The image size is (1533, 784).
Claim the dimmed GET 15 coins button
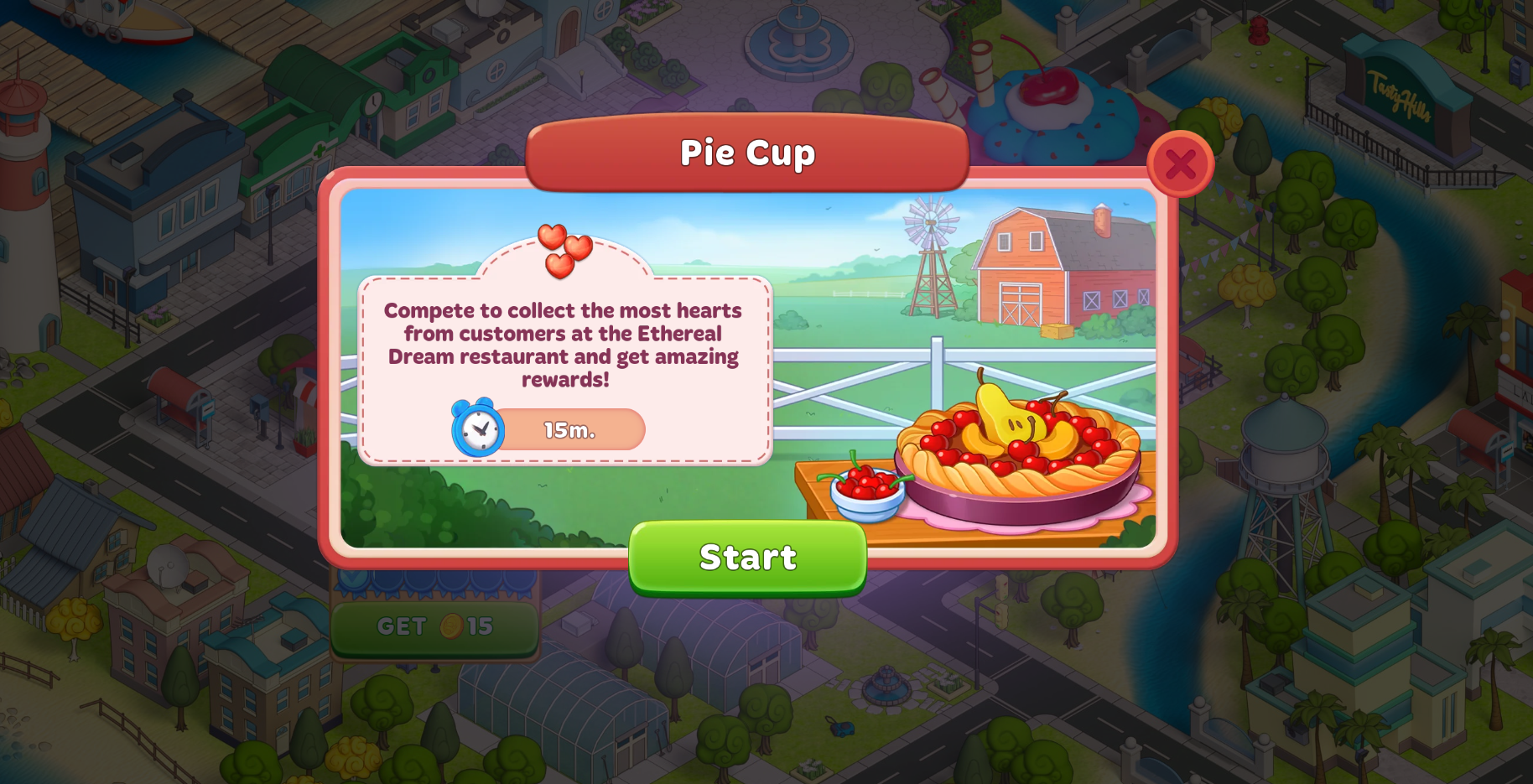point(434,627)
